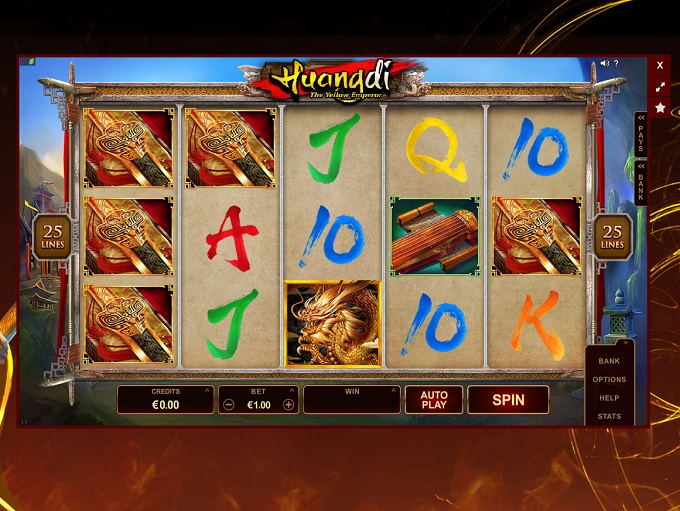
Task: Toggle fullscreen with the arrows button
Action: tap(660, 86)
